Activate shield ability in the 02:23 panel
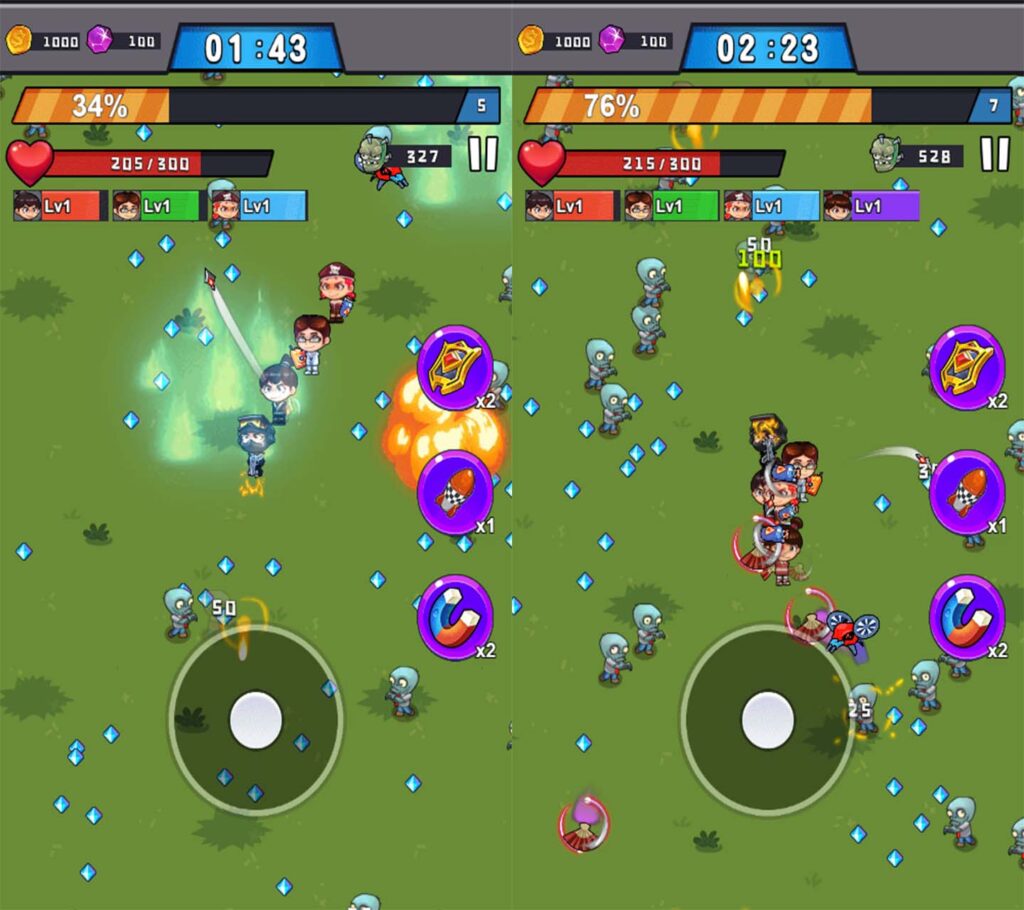 tap(967, 368)
